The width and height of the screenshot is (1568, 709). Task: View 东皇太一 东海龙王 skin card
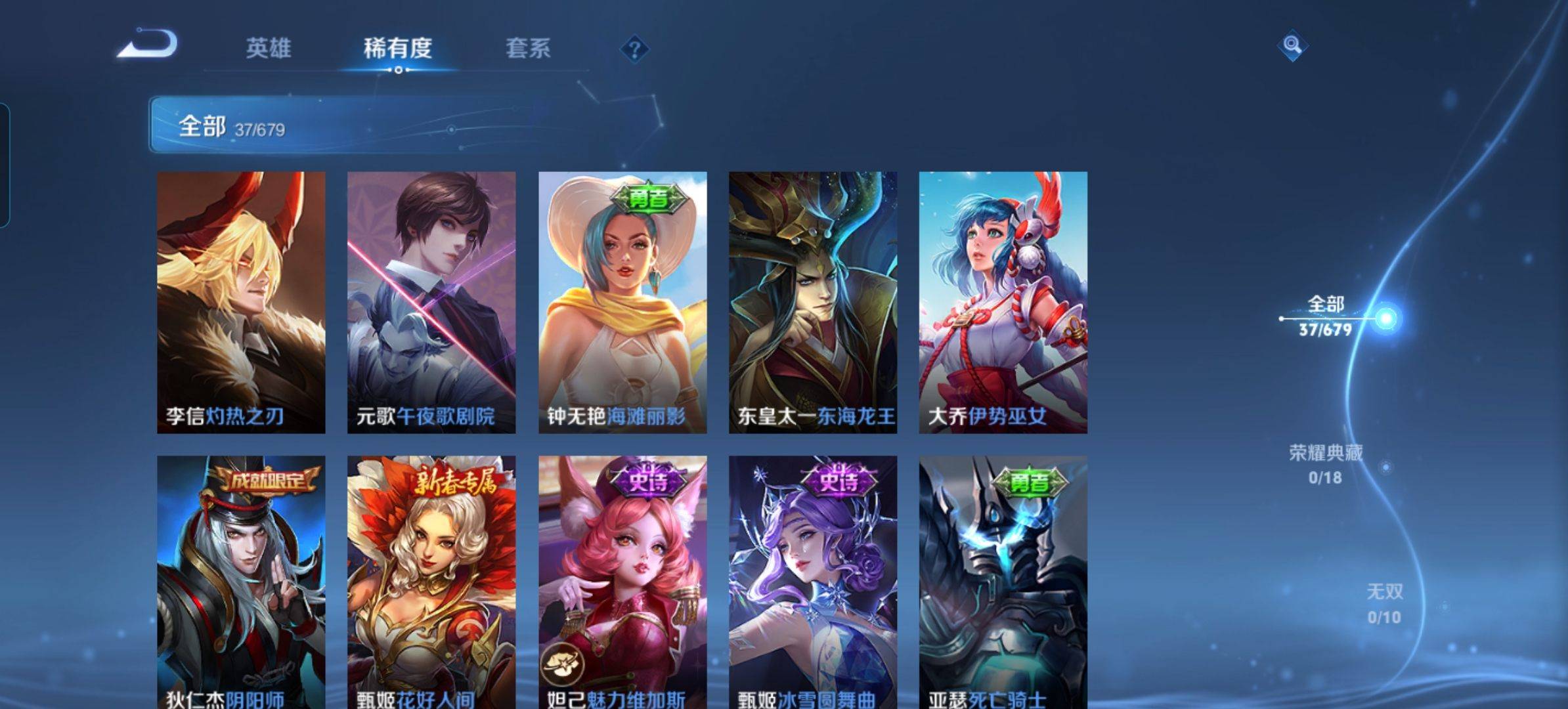coord(813,302)
